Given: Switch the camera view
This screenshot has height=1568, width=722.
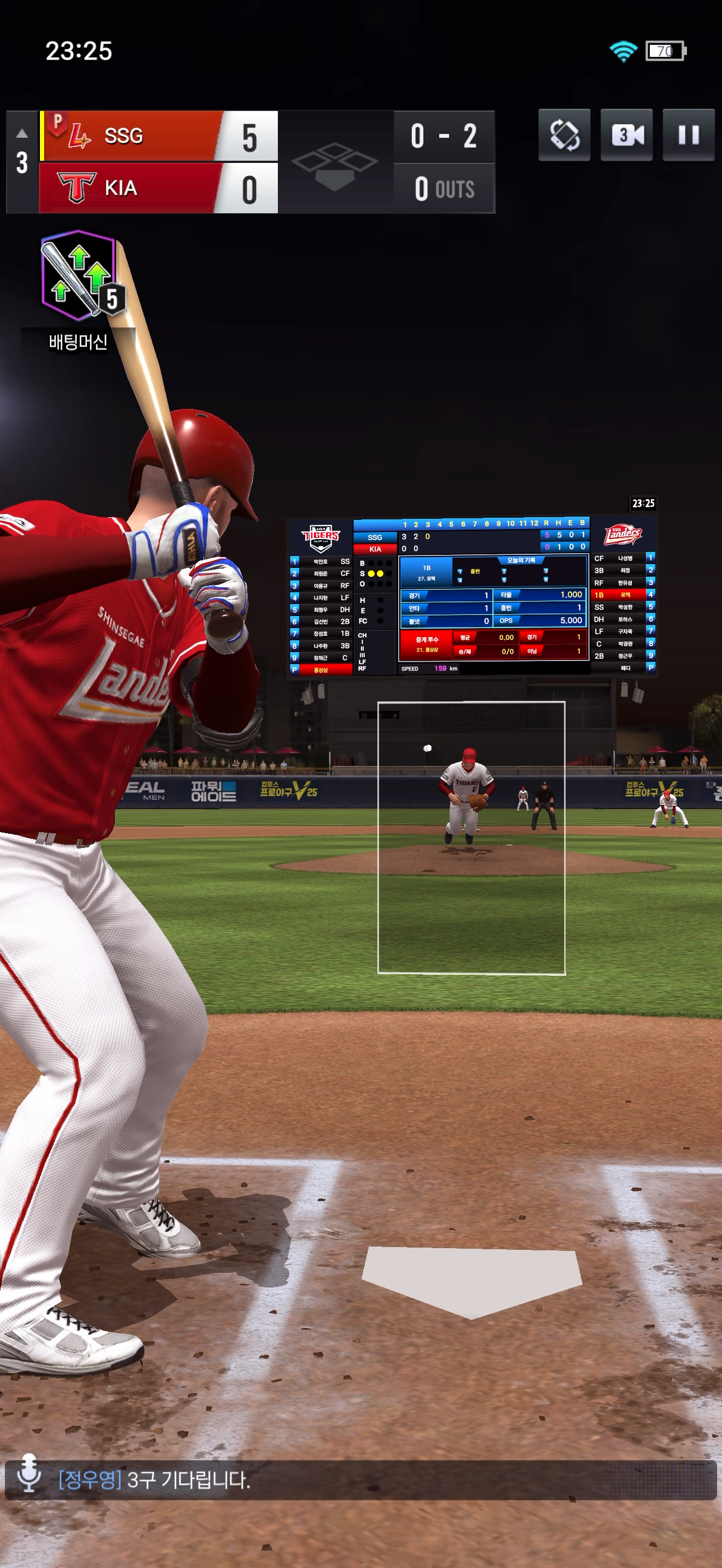Looking at the screenshot, I should coord(626,135).
